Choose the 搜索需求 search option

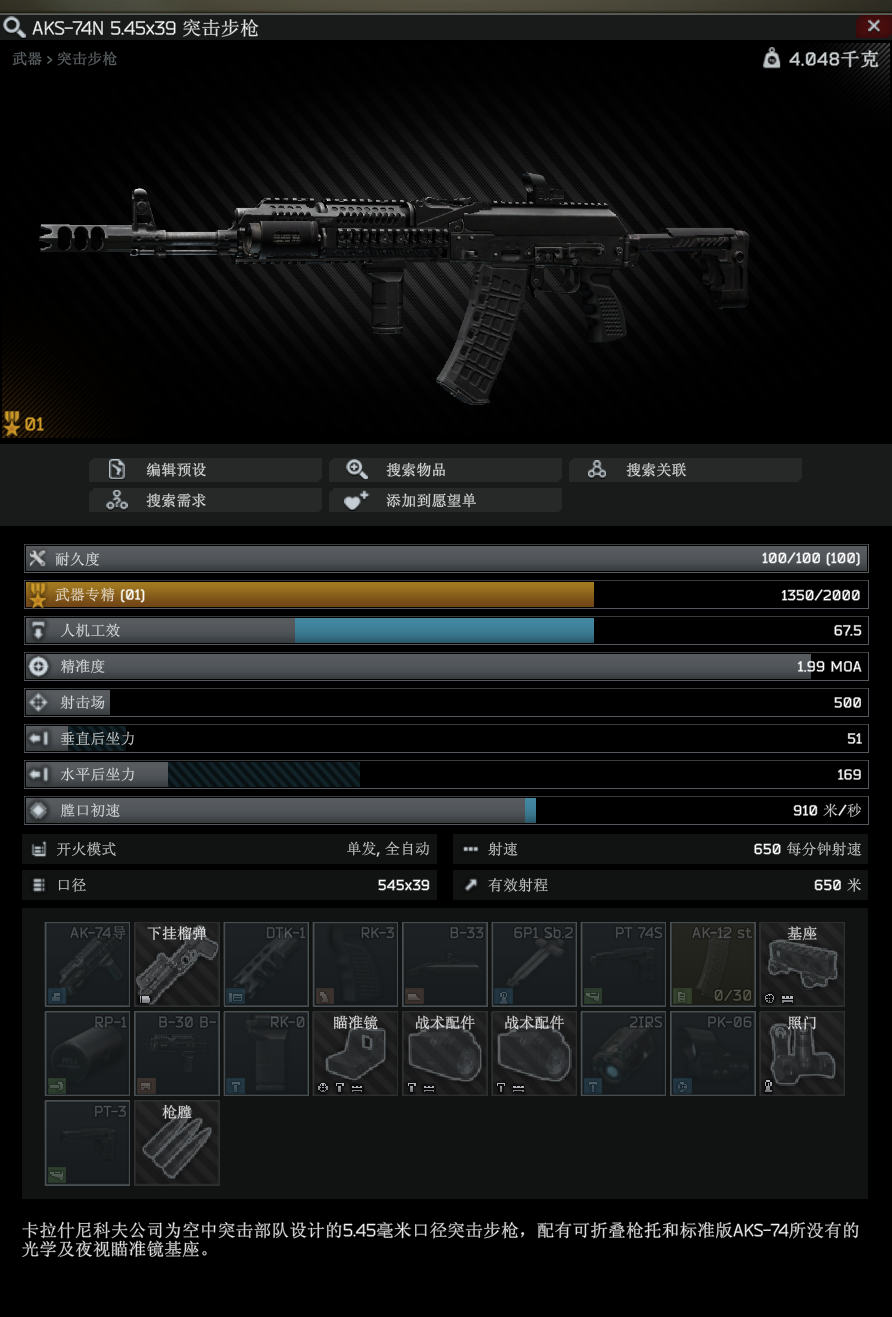205,500
